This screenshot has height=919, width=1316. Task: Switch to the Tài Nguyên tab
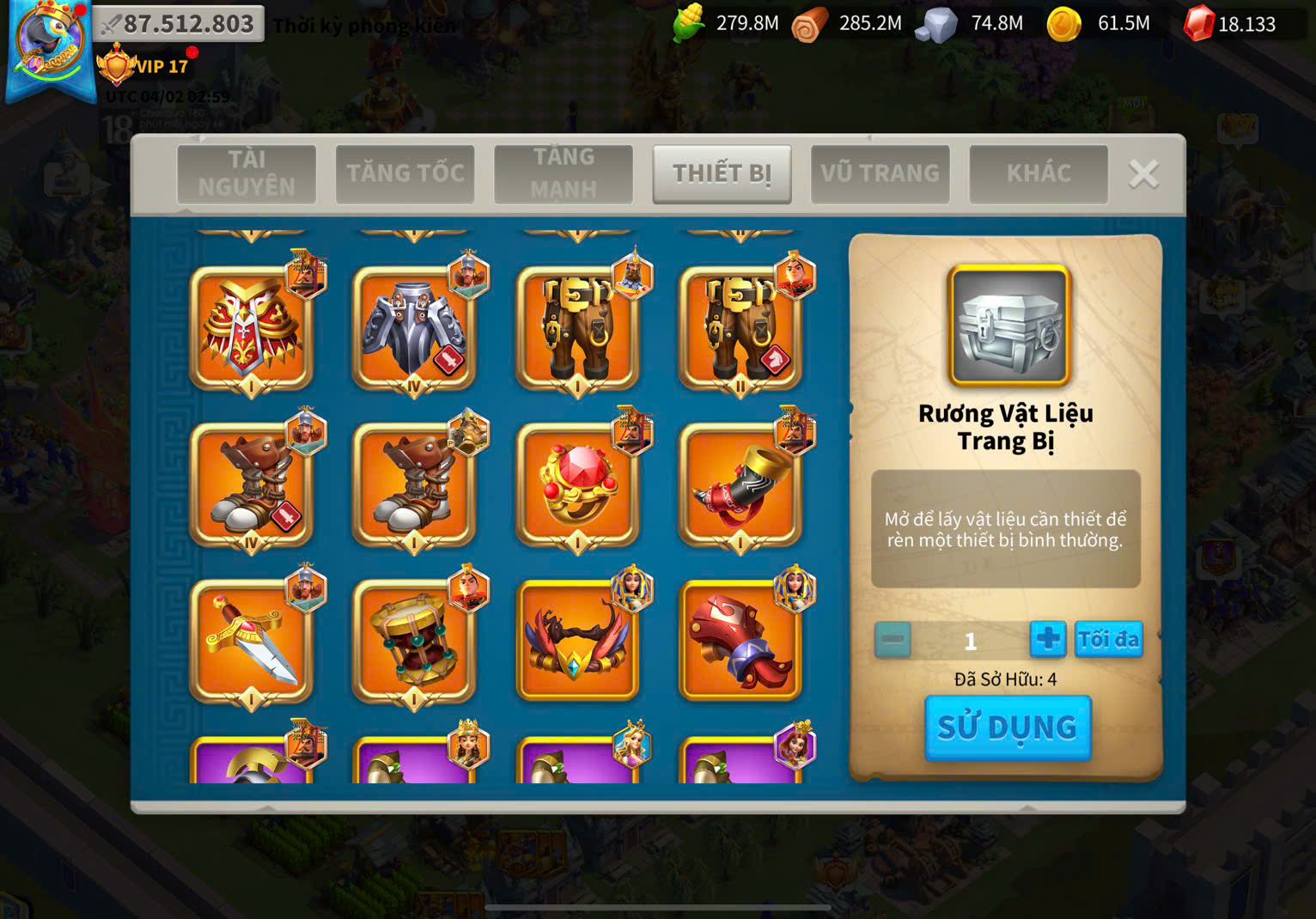click(x=247, y=173)
